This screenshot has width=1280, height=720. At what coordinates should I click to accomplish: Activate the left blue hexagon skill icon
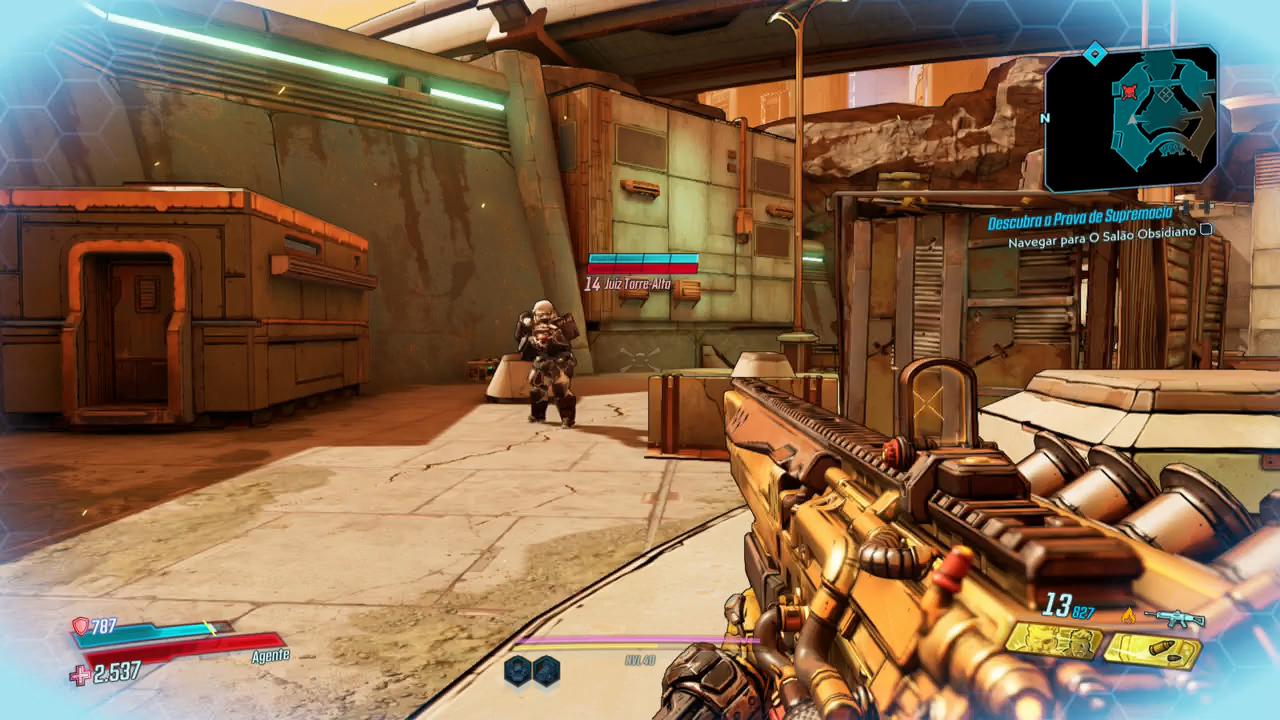click(517, 670)
